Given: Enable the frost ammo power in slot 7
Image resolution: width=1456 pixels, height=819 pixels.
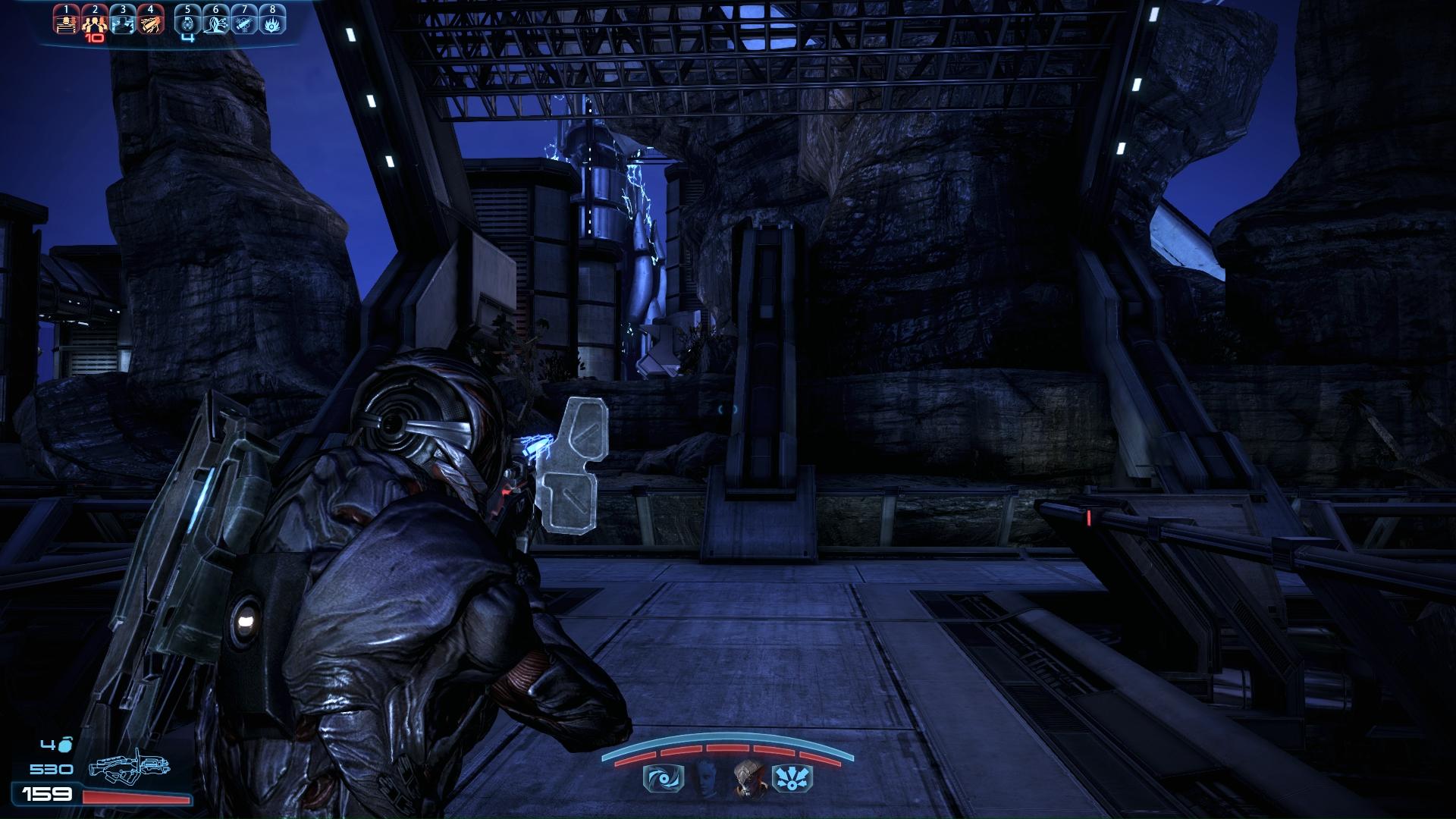Looking at the screenshot, I should pyautogui.click(x=244, y=21).
